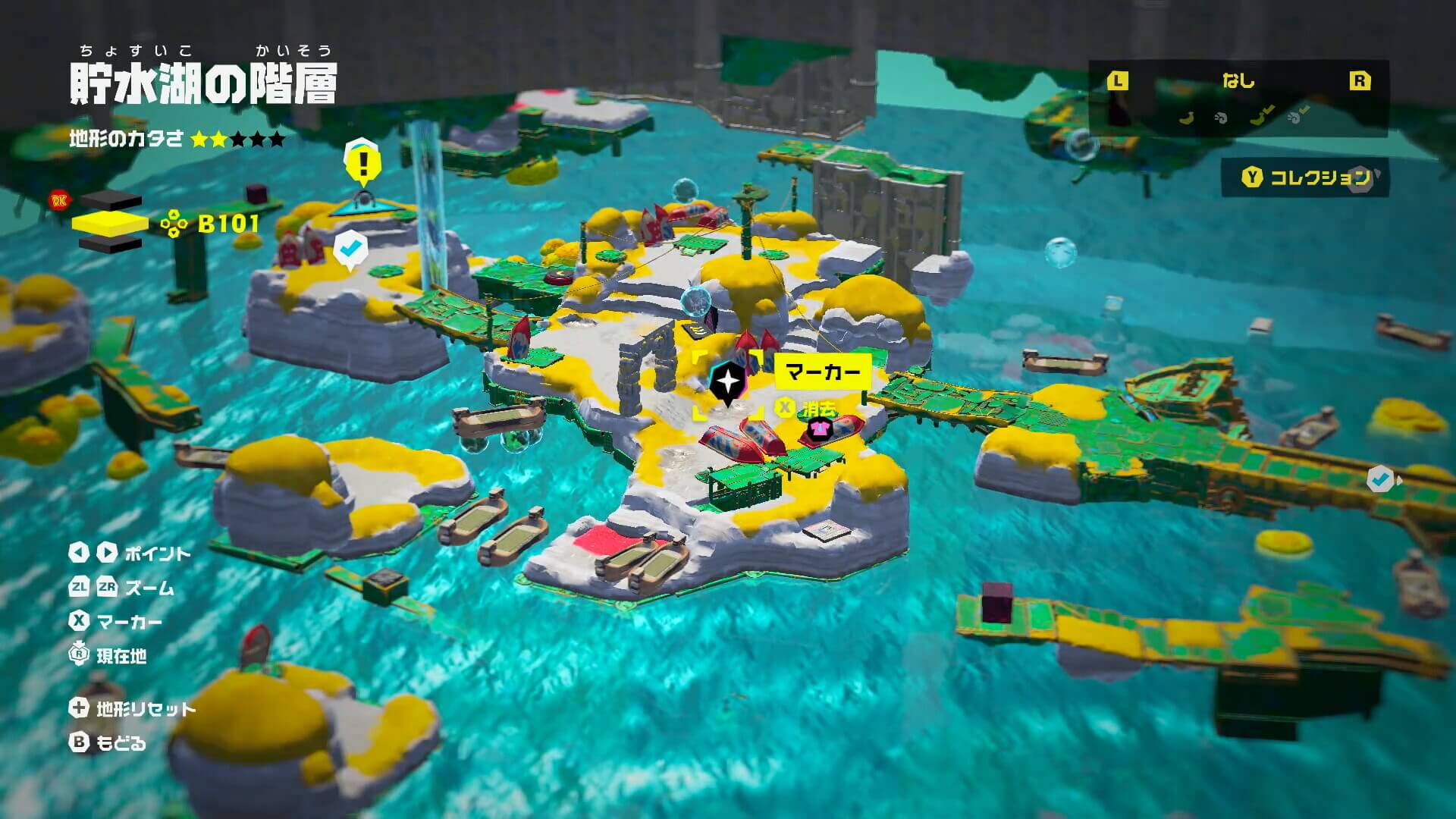
Task: Jump to current location with 現在地
Action: coord(108,655)
